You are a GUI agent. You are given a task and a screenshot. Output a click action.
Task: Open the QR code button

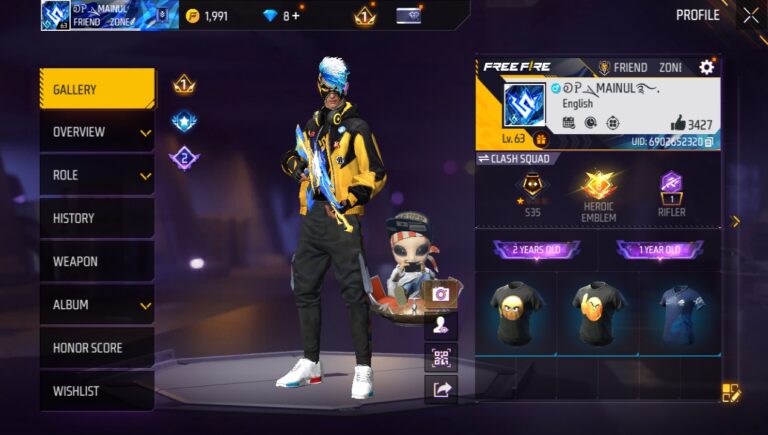(440, 357)
